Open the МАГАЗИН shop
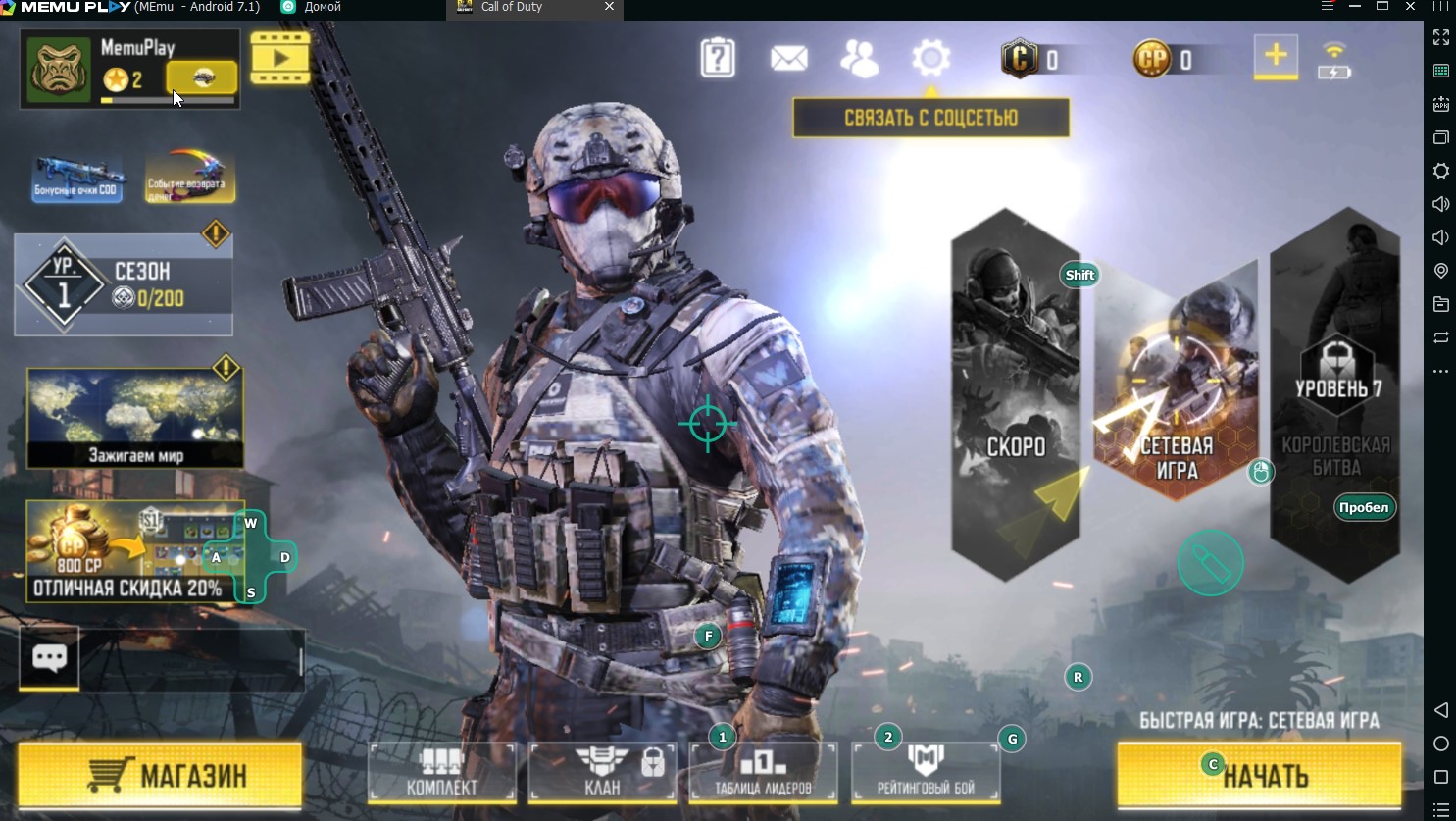 click(x=160, y=775)
